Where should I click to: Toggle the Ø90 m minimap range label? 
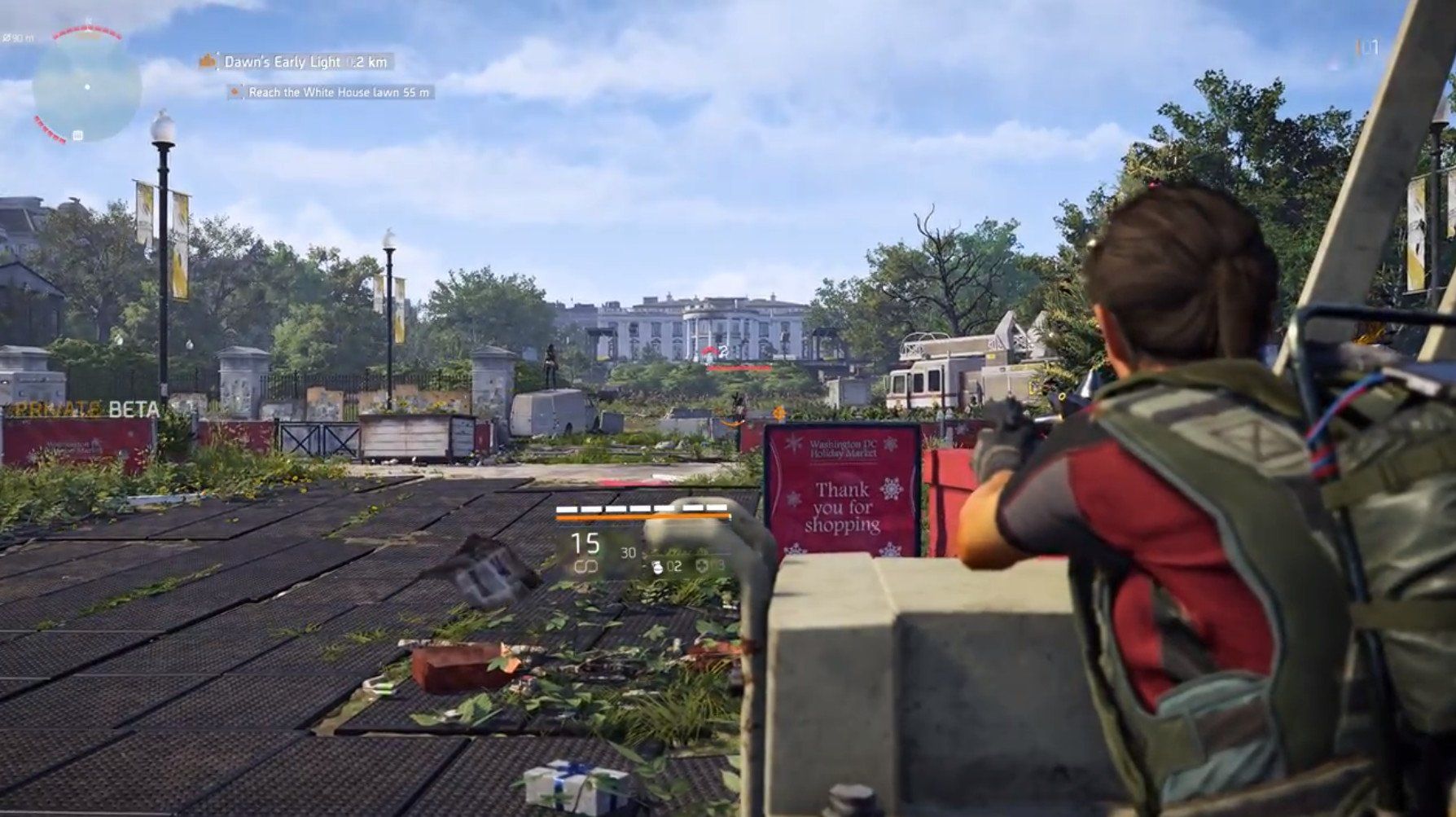[19, 37]
